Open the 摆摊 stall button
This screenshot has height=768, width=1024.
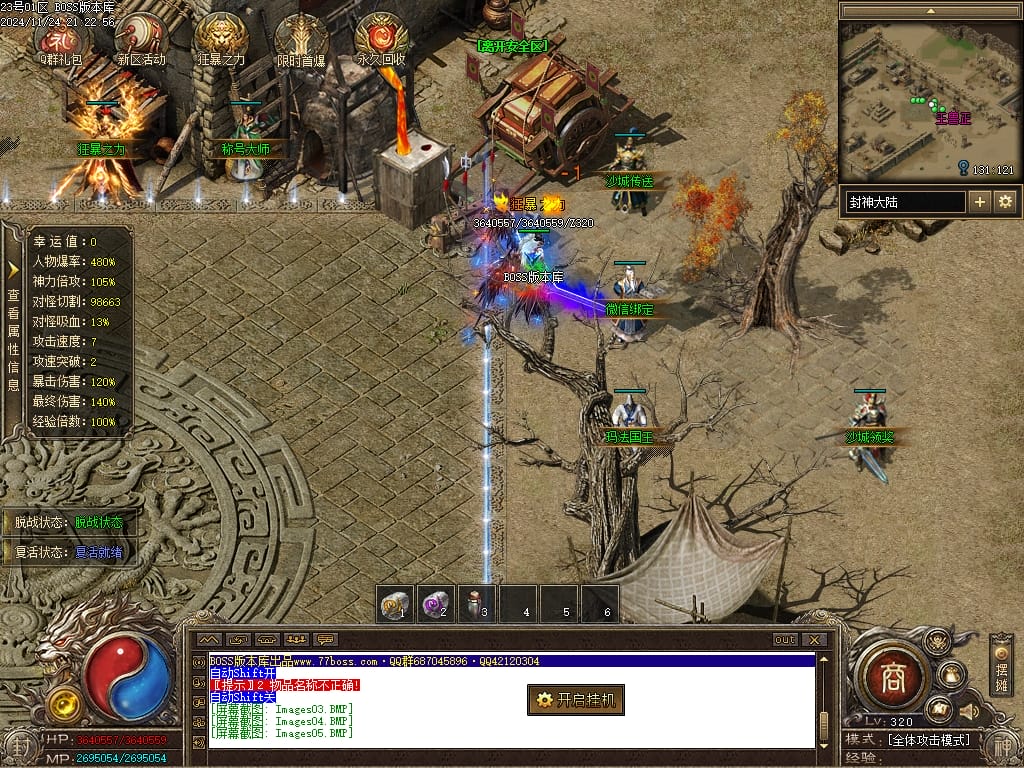[1002, 667]
